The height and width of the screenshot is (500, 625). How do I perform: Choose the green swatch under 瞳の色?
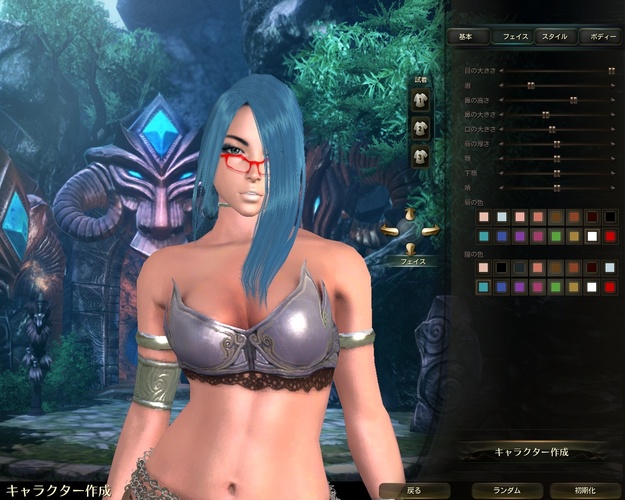click(x=556, y=287)
